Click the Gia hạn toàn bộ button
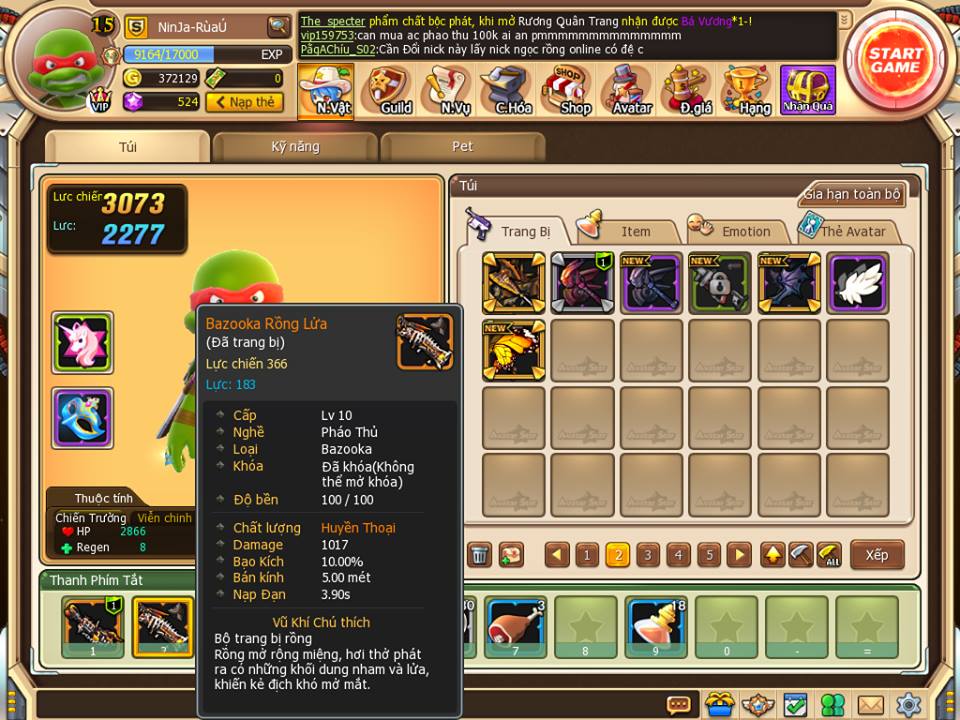This screenshot has height=720, width=960. point(853,194)
